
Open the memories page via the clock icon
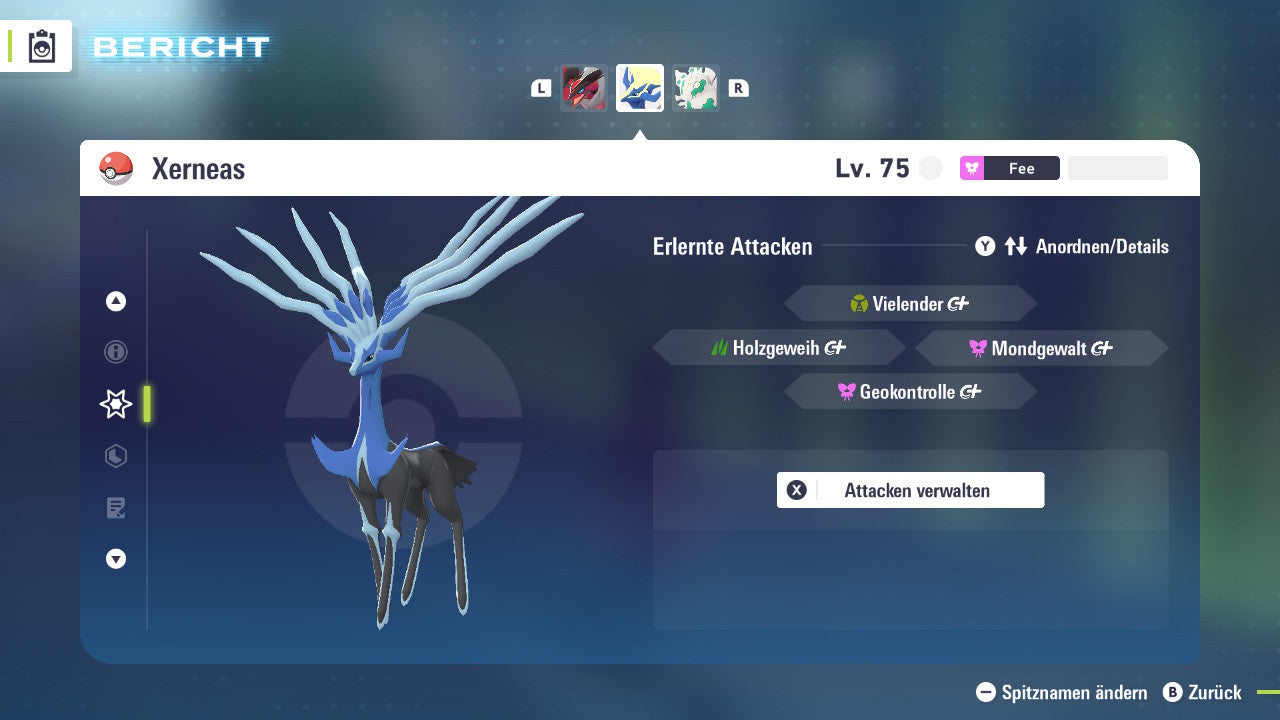(x=116, y=455)
